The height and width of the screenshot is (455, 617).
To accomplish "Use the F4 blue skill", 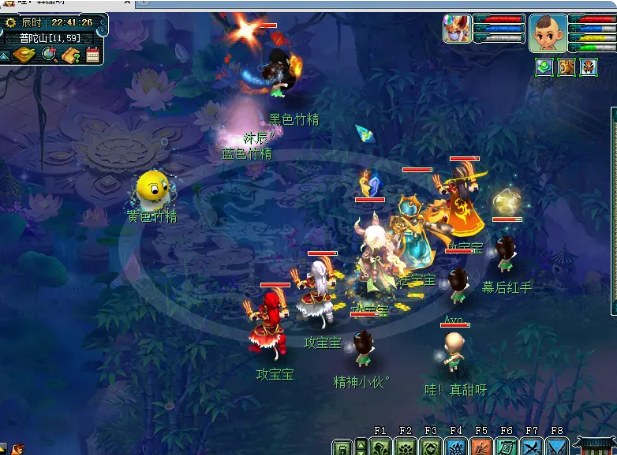I will (x=456, y=446).
